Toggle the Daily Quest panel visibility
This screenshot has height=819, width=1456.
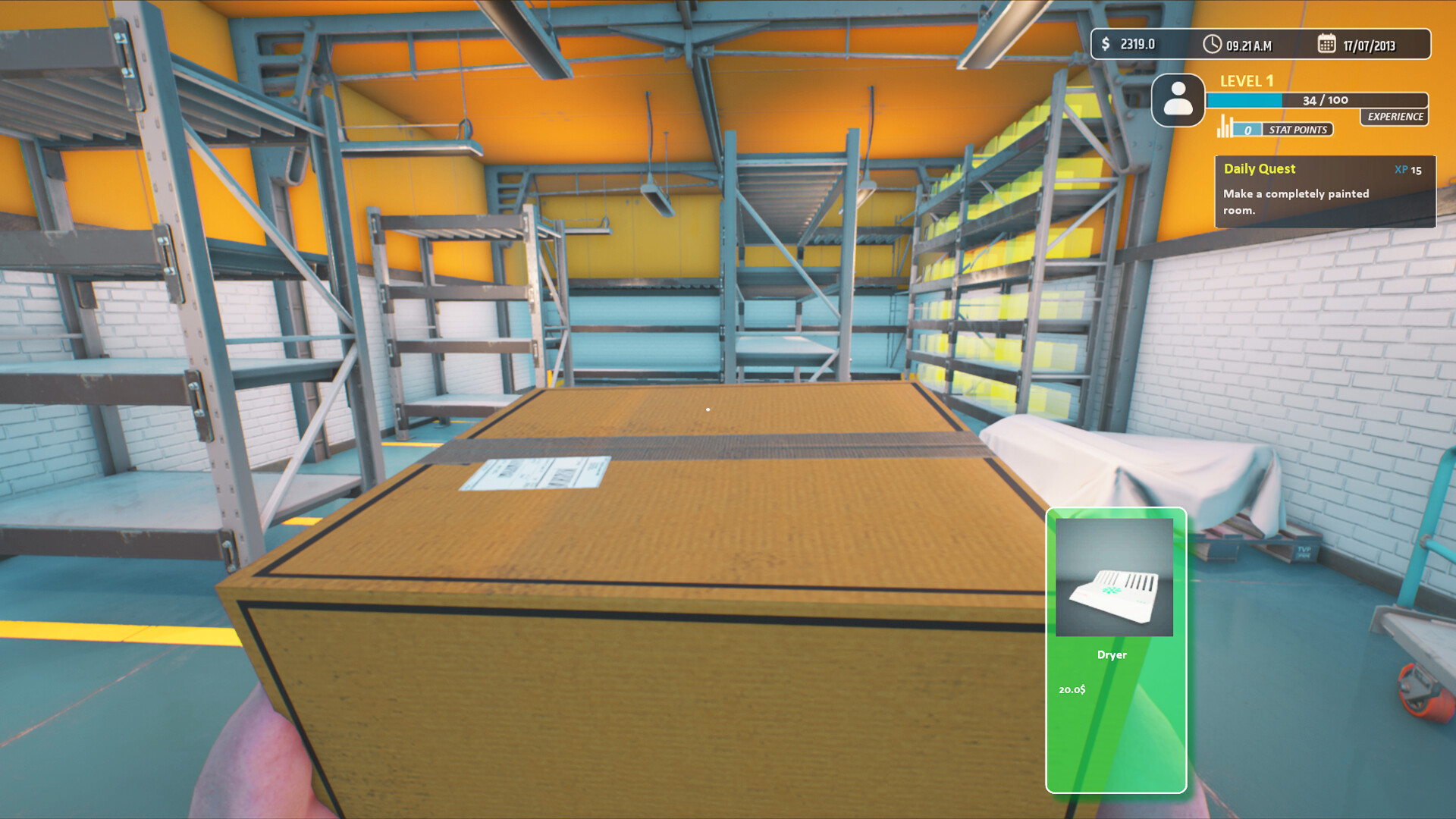[x=1324, y=192]
